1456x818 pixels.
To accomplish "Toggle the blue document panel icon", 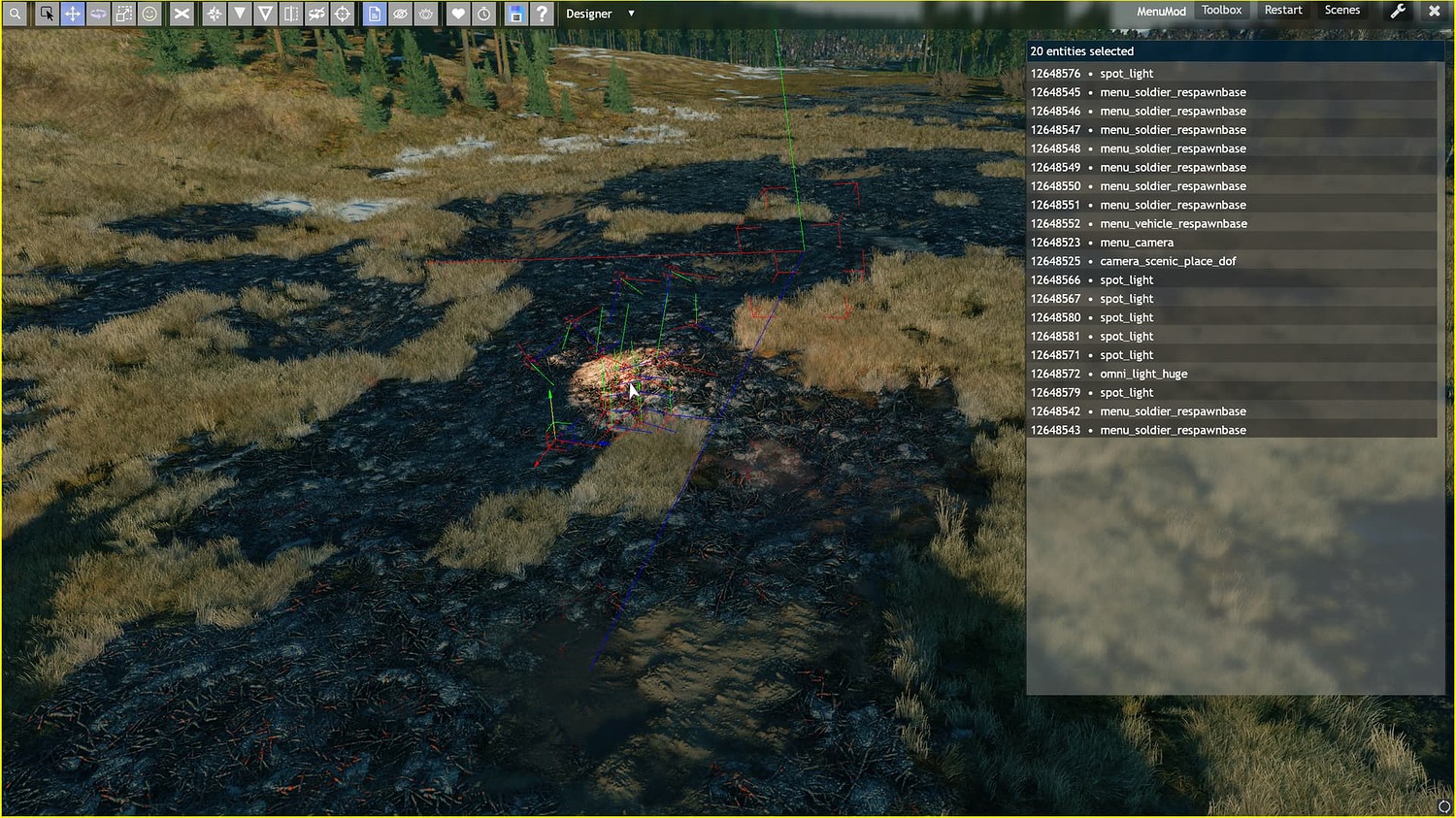I will pyautogui.click(x=375, y=14).
